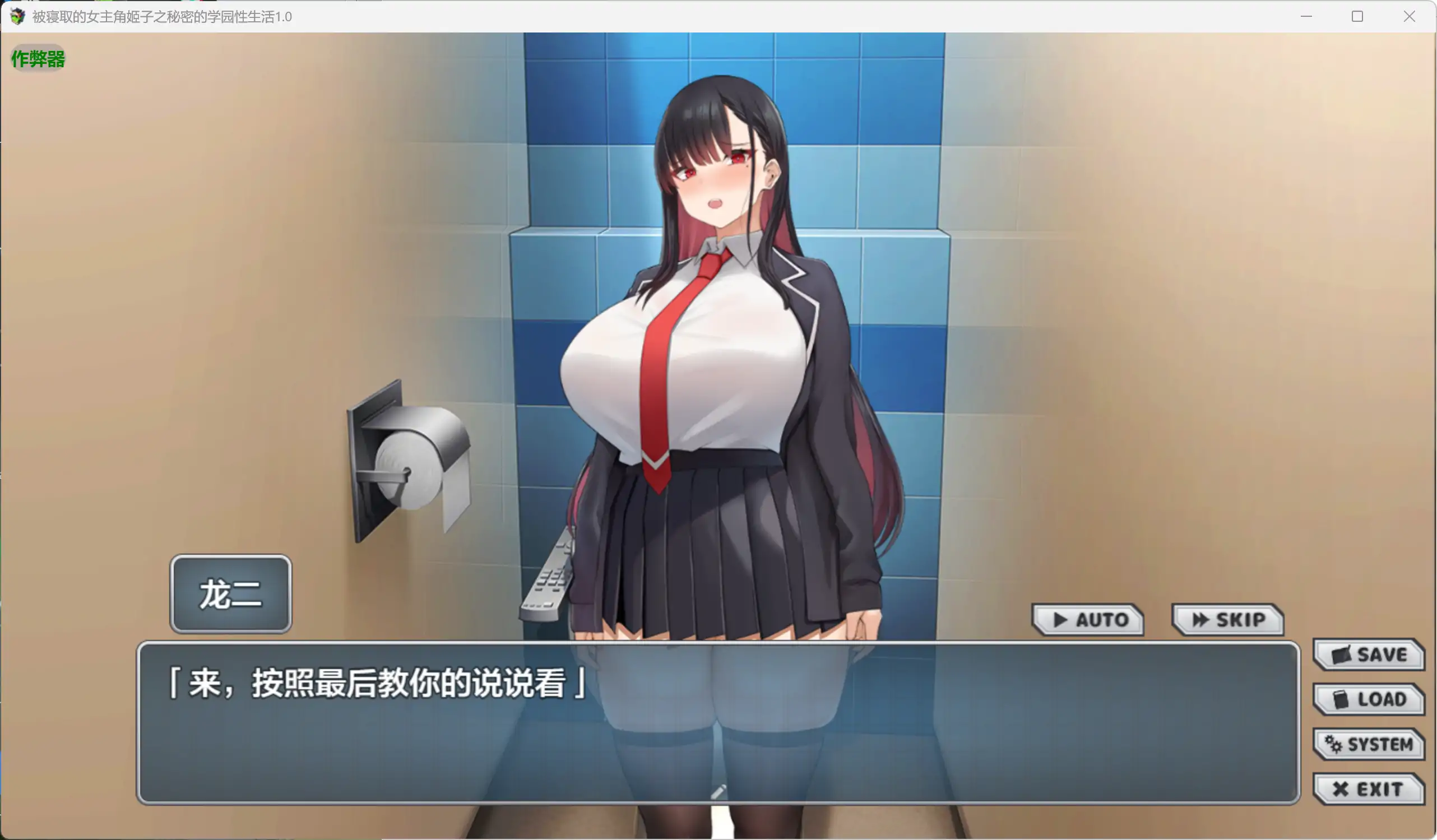Screen dimensions: 1437x840
Task: Click the play arrow icon on the AUTO button
Action: click(x=1059, y=620)
